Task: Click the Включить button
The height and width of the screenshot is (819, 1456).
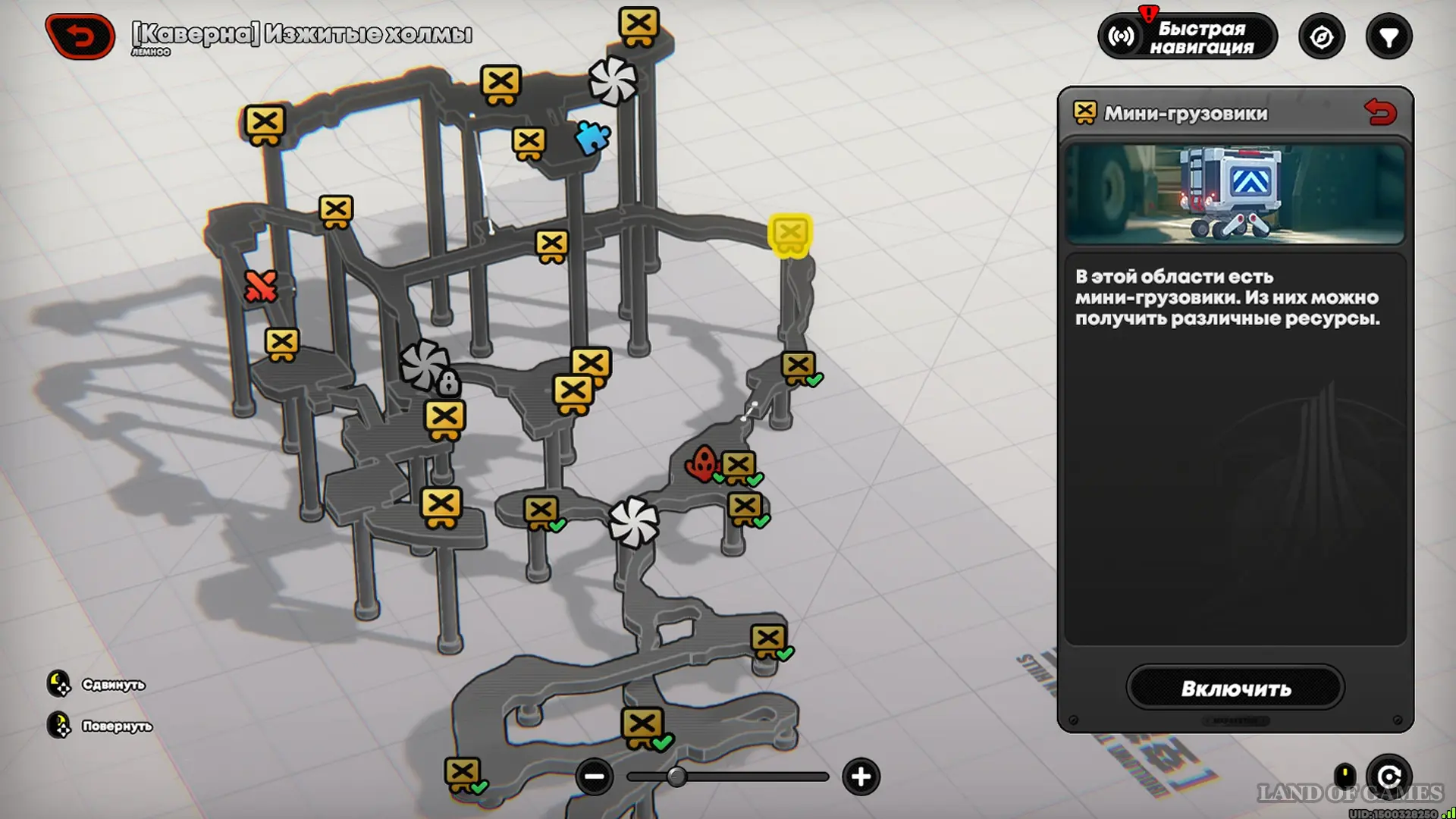Action: pos(1235,688)
